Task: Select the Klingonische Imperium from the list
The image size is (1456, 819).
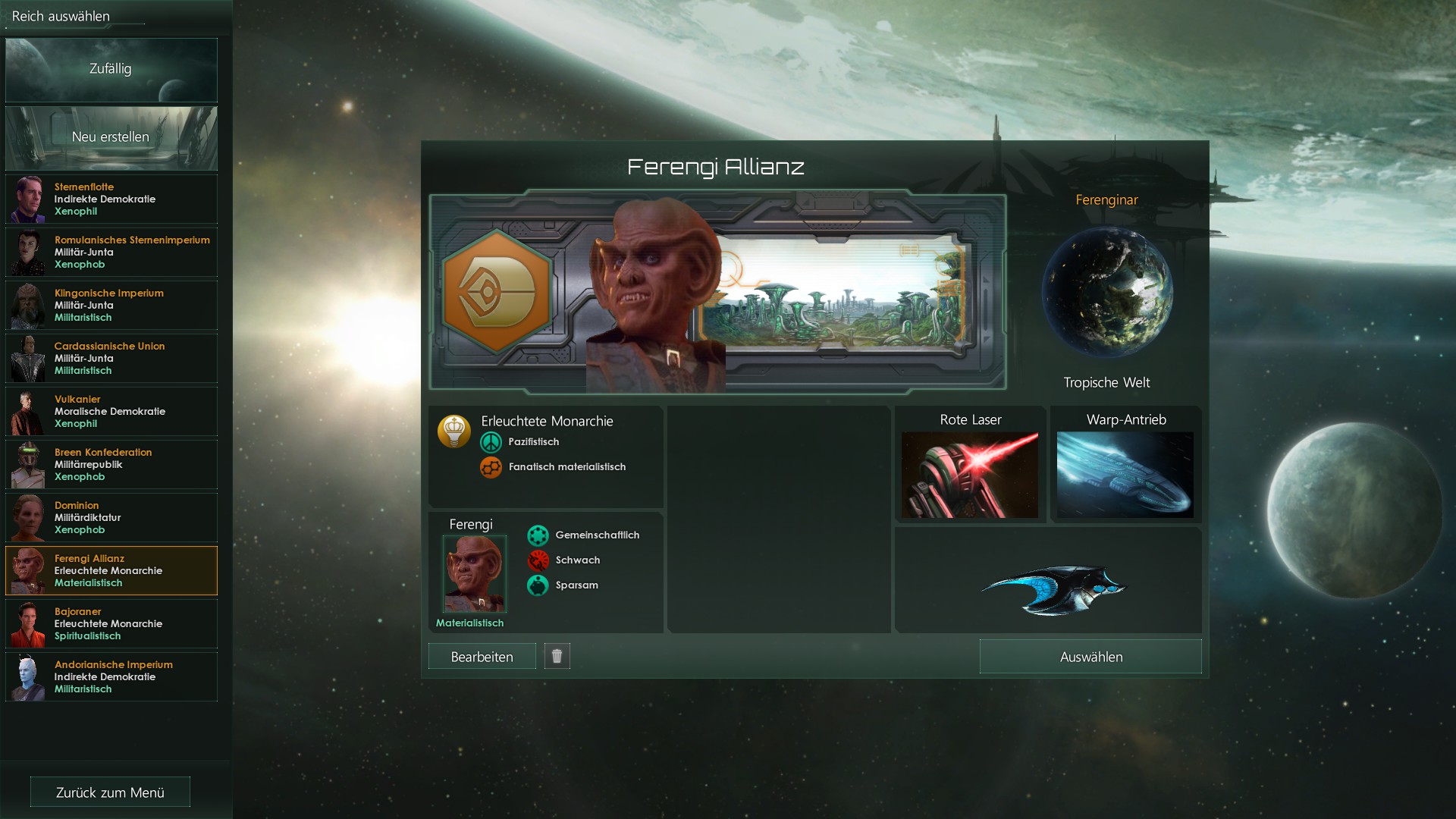Action: pyautogui.click(x=111, y=305)
